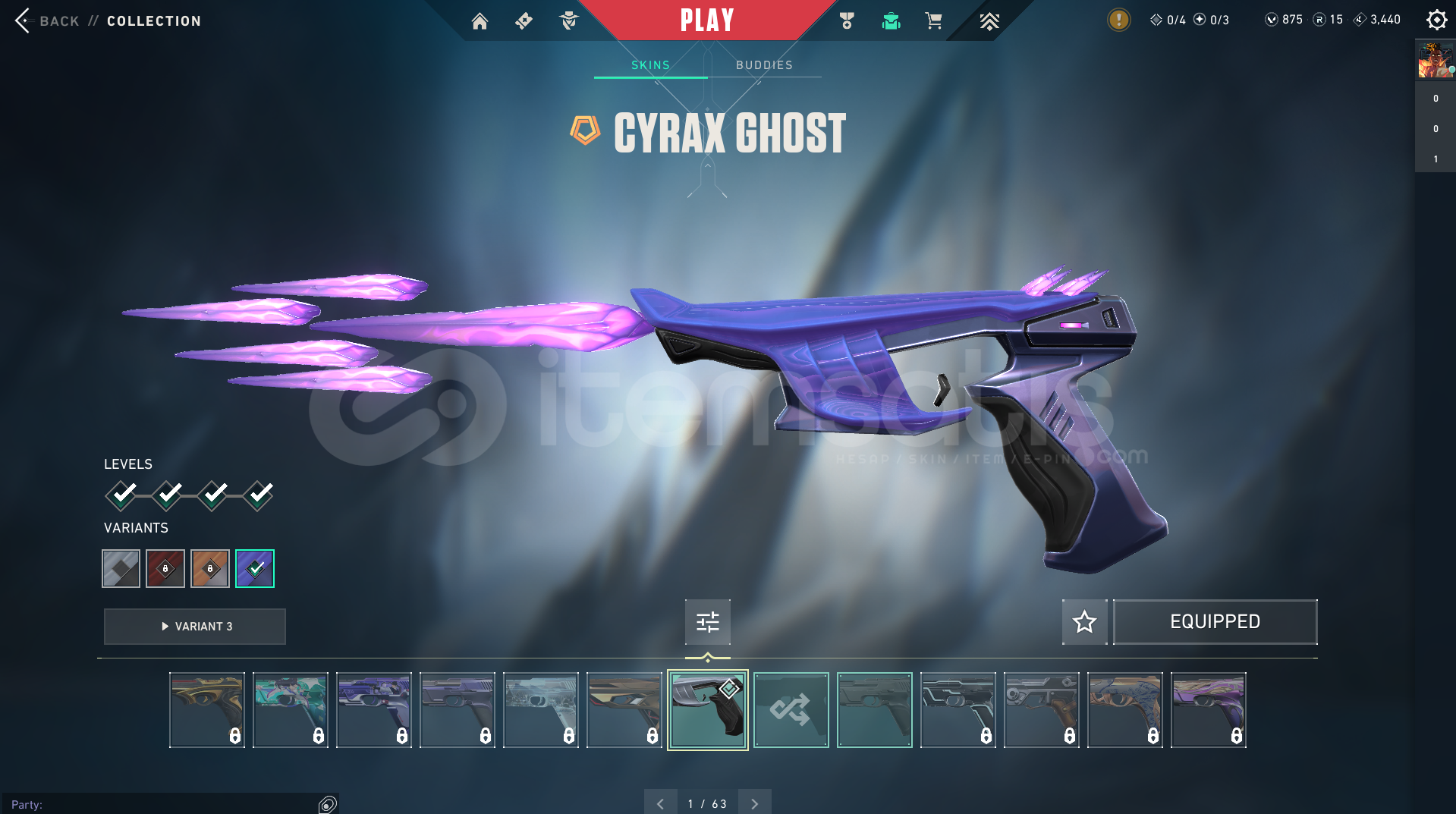1456x814 pixels.
Task: Open the yellow exclamation notification icon
Action: pyautogui.click(x=1118, y=20)
